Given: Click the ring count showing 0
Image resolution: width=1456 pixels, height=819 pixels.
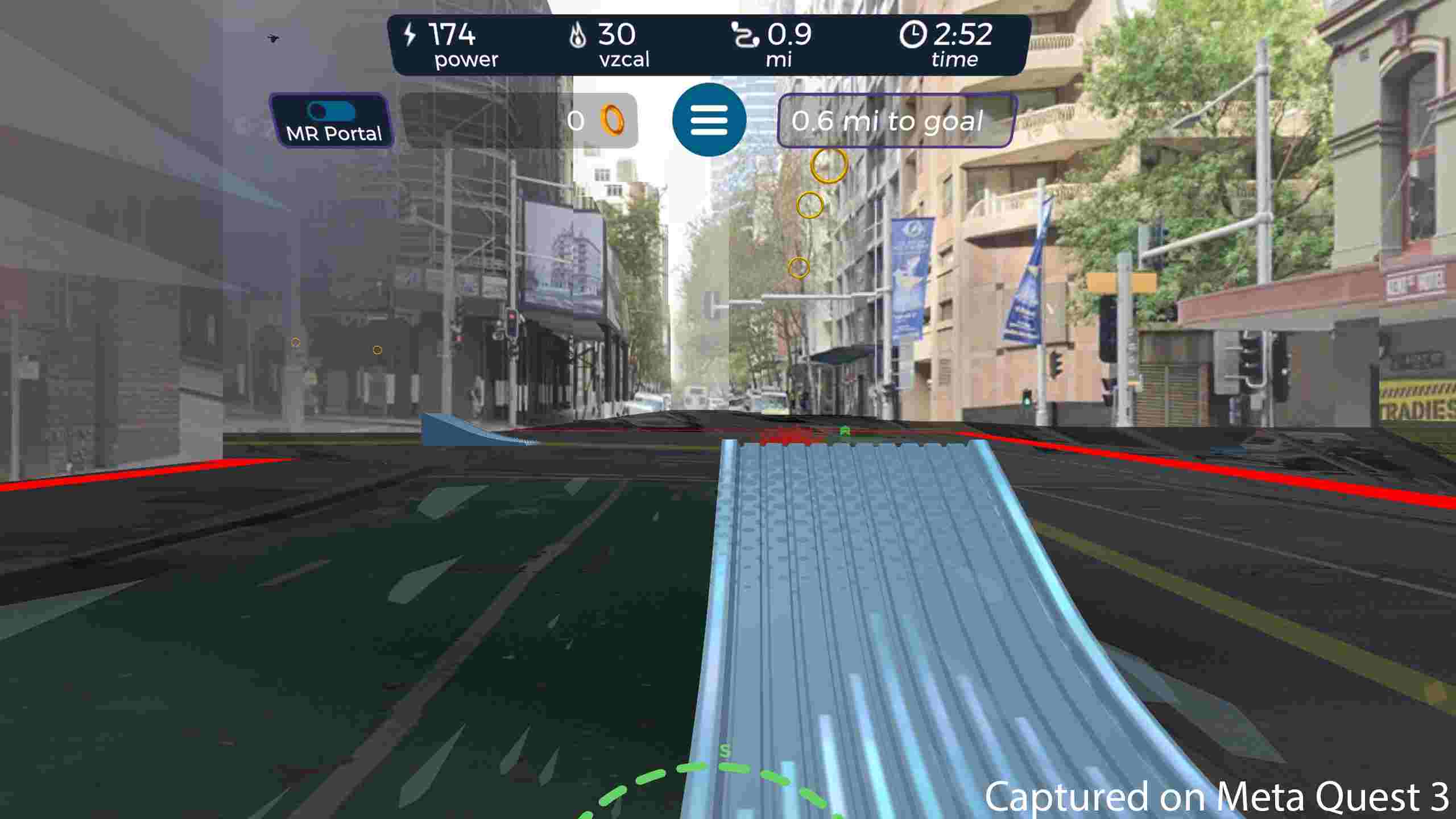Looking at the screenshot, I should click(576, 121).
